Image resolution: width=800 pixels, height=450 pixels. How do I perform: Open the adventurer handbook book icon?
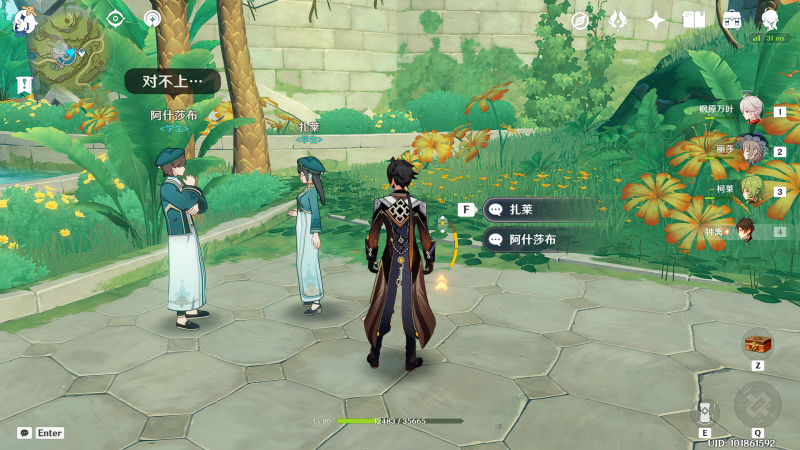[694, 20]
